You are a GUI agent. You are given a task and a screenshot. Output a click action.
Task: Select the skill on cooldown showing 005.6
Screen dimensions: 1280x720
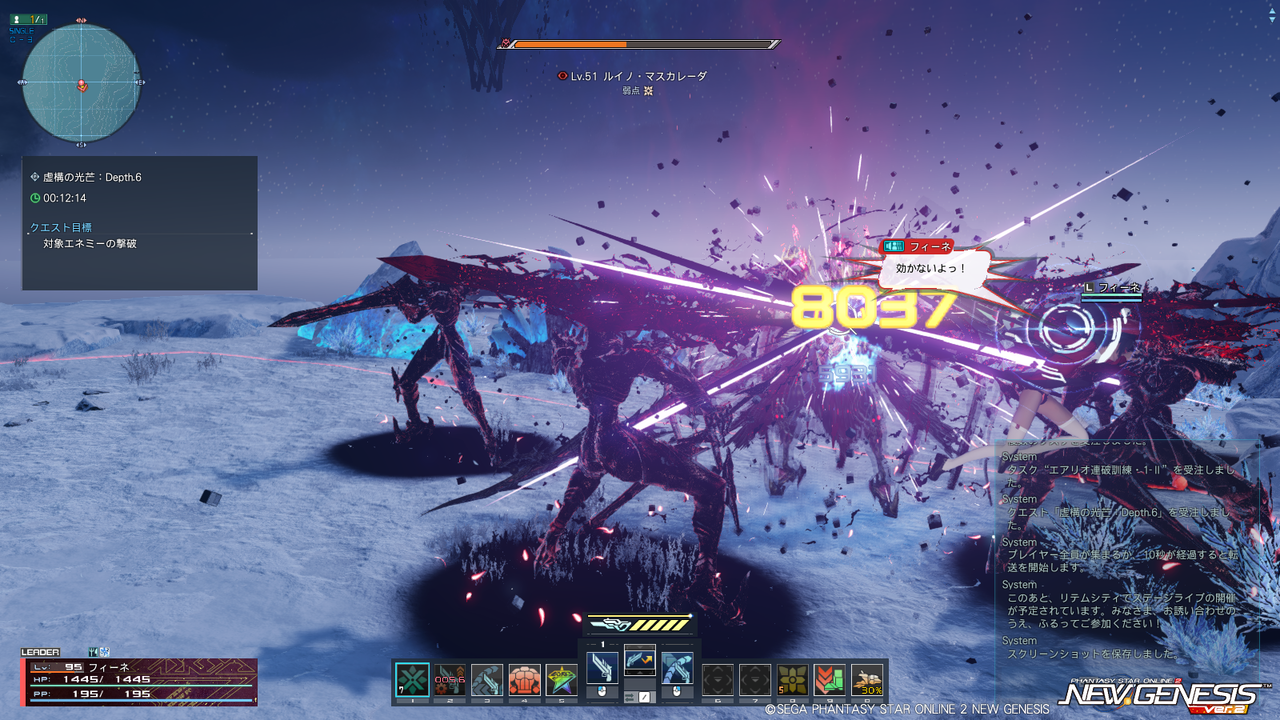click(x=450, y=680)
